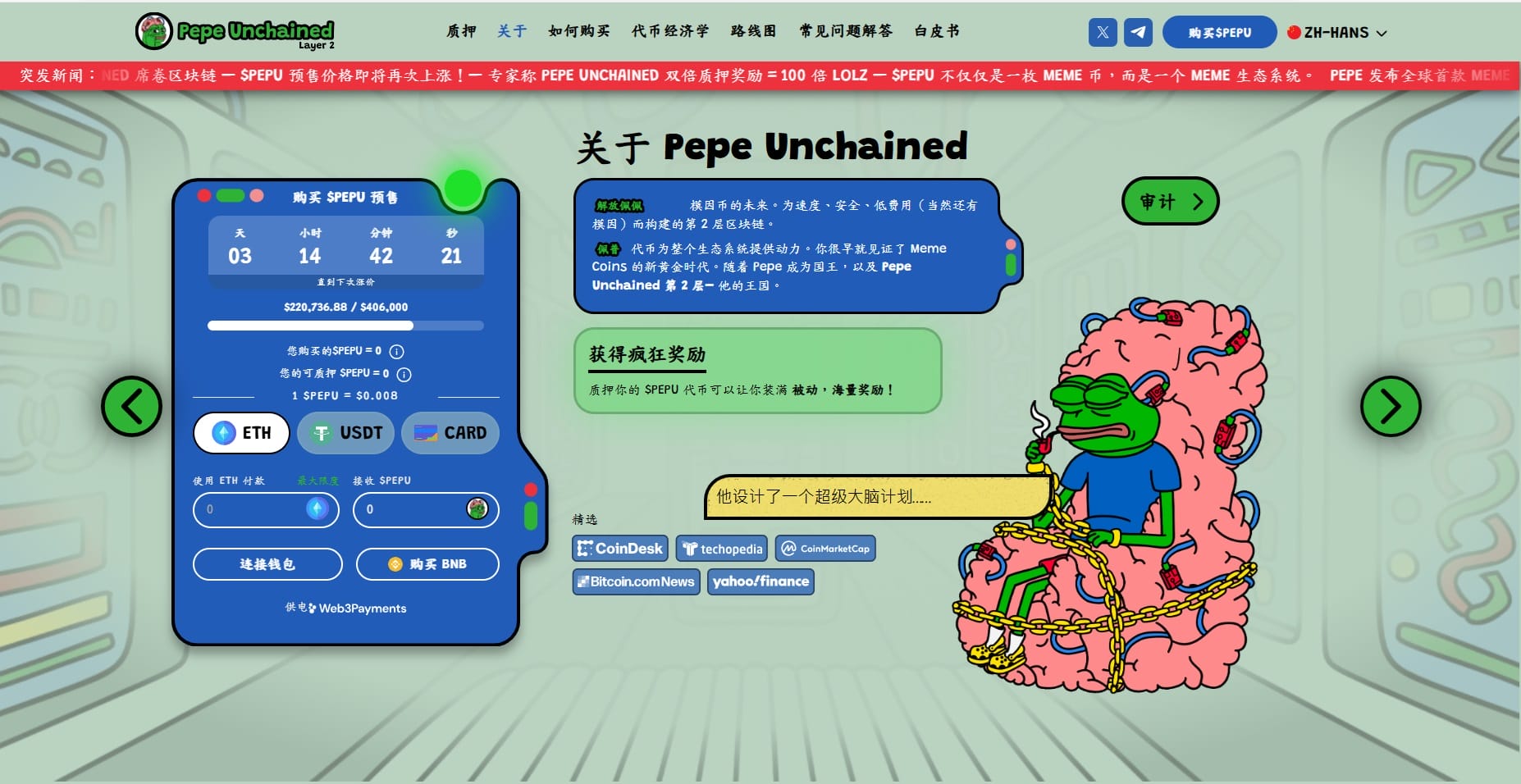This screenshot has height=784, width=1521.
Task: Open the 白皮书 whitepaper
Action: coord(937,31)
